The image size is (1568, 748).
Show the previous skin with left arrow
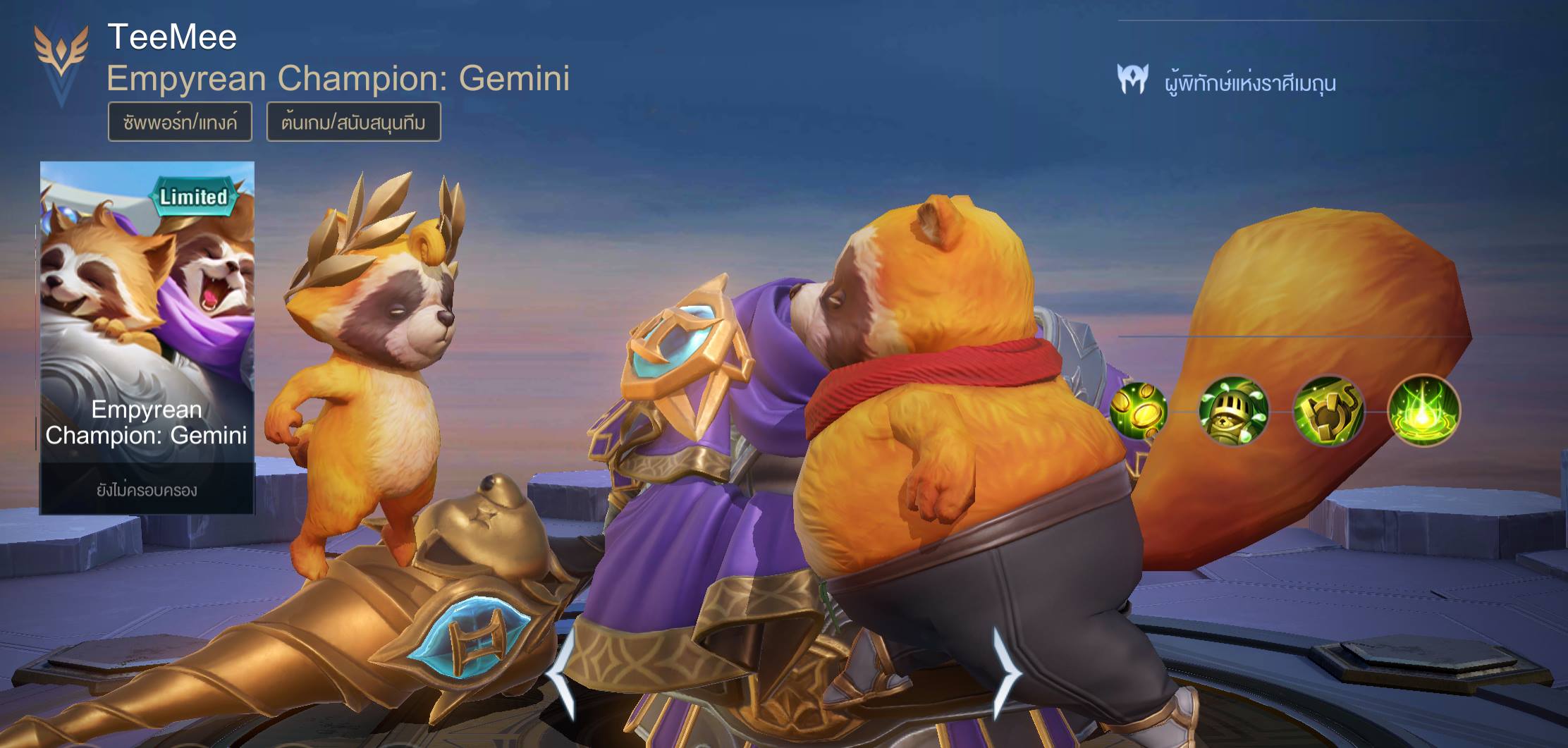561,673
